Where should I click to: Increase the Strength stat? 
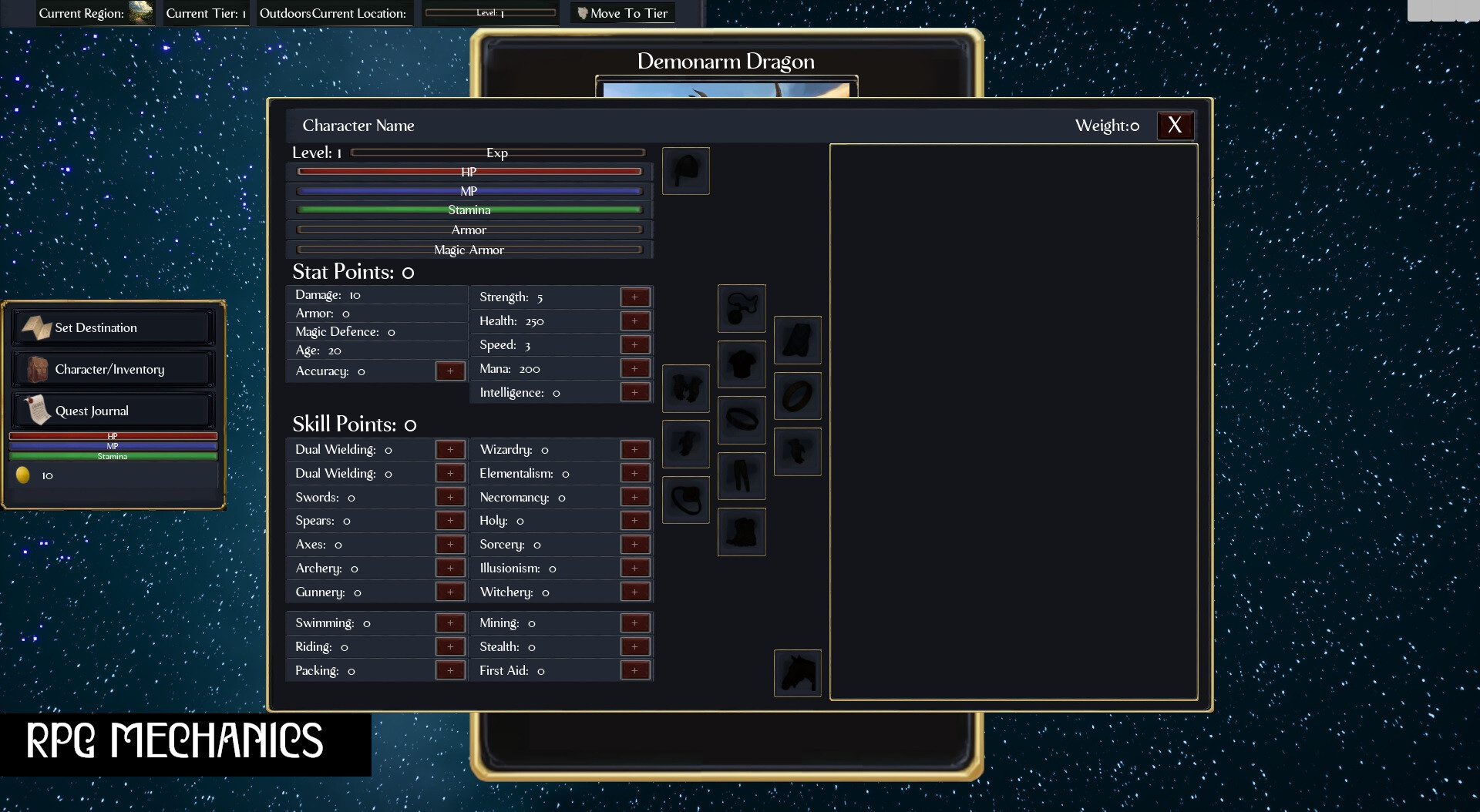[635, 297]
